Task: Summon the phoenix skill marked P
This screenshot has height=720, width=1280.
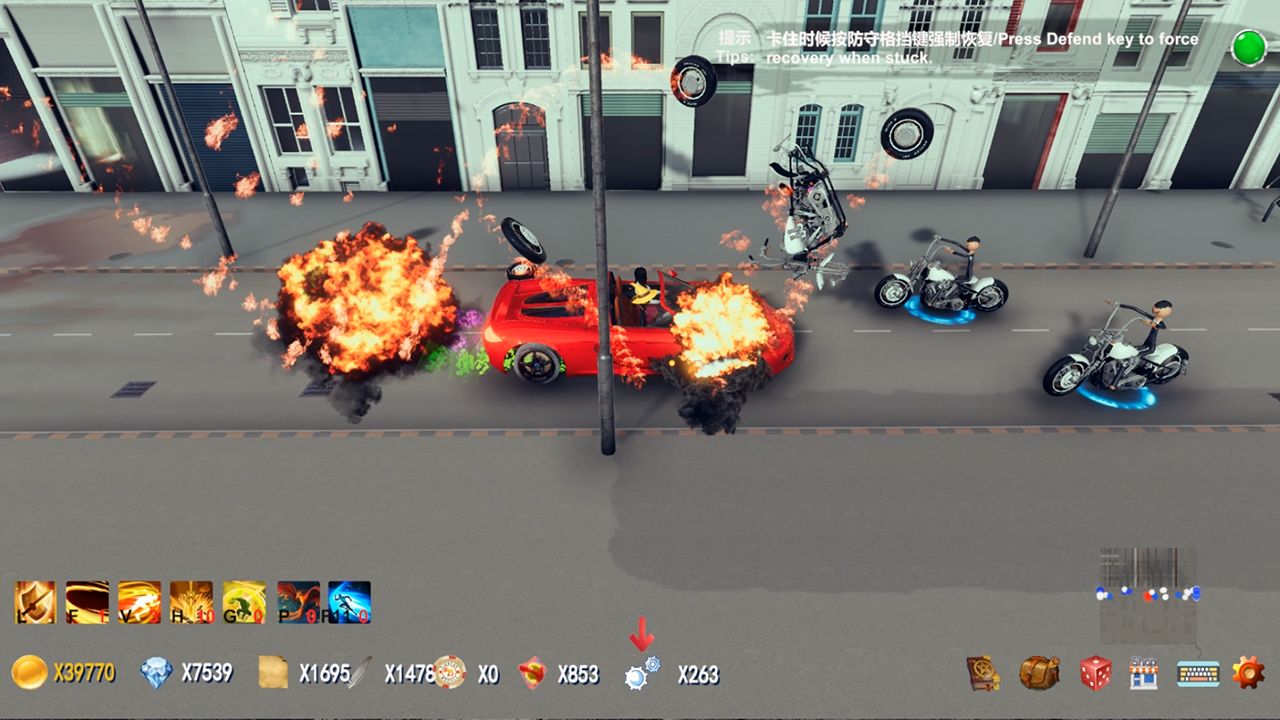Action: (298, 602)
